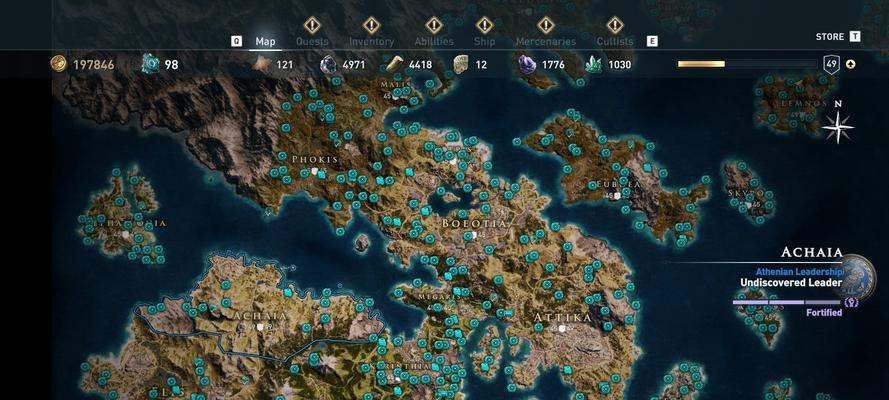This screenshot has width=889, height=400.
Task: Click the Attika region label
Action: (563, 317)
